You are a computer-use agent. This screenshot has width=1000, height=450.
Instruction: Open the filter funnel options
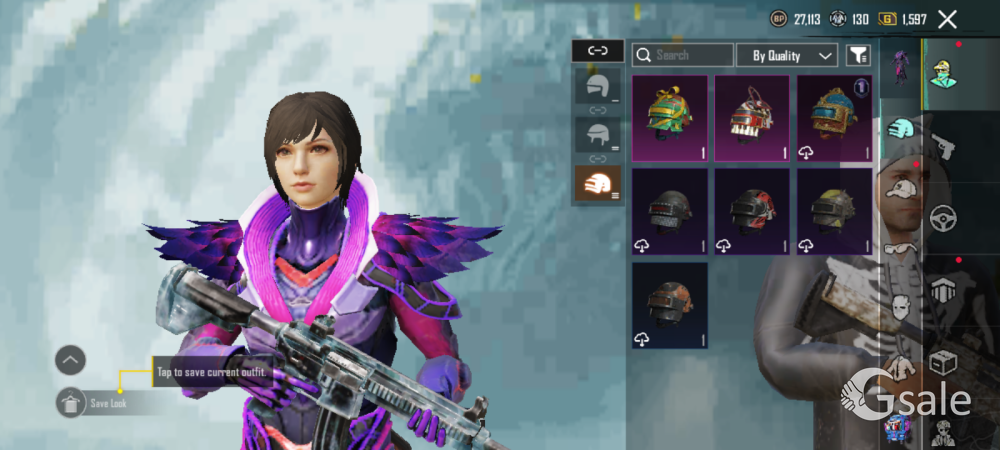[x=858, y=56]
